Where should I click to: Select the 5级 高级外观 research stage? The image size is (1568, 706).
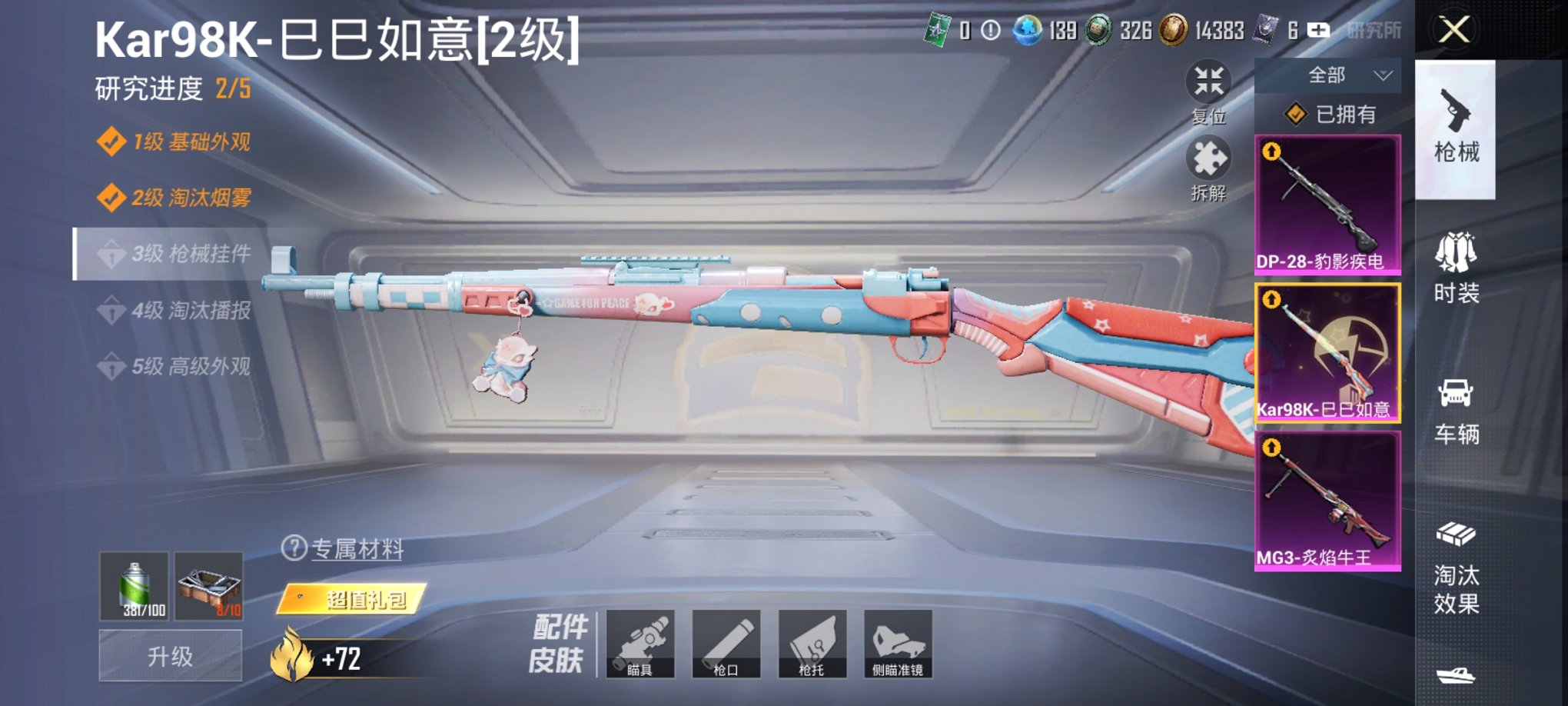[181, 368]
